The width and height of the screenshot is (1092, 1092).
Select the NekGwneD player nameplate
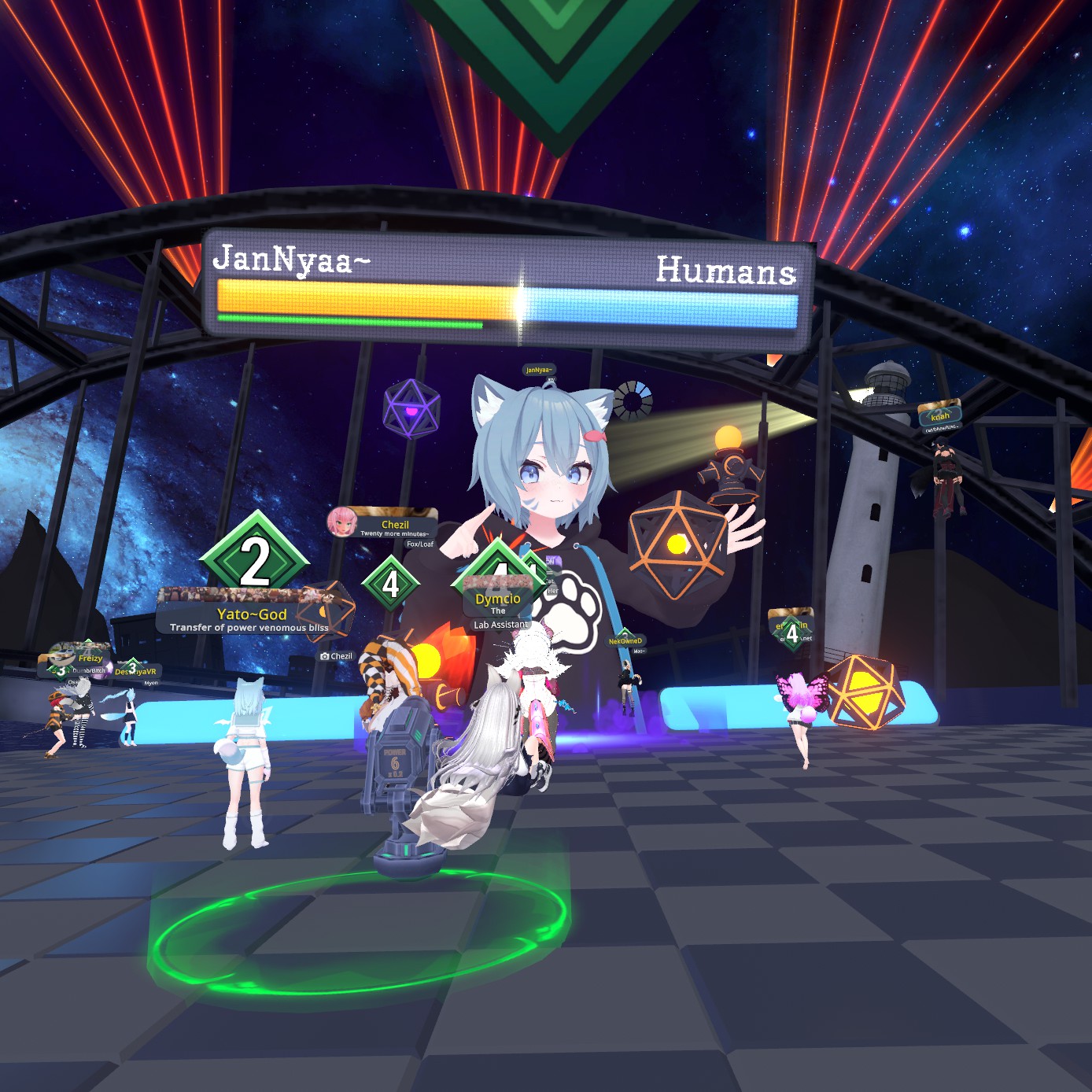(625, 641)
